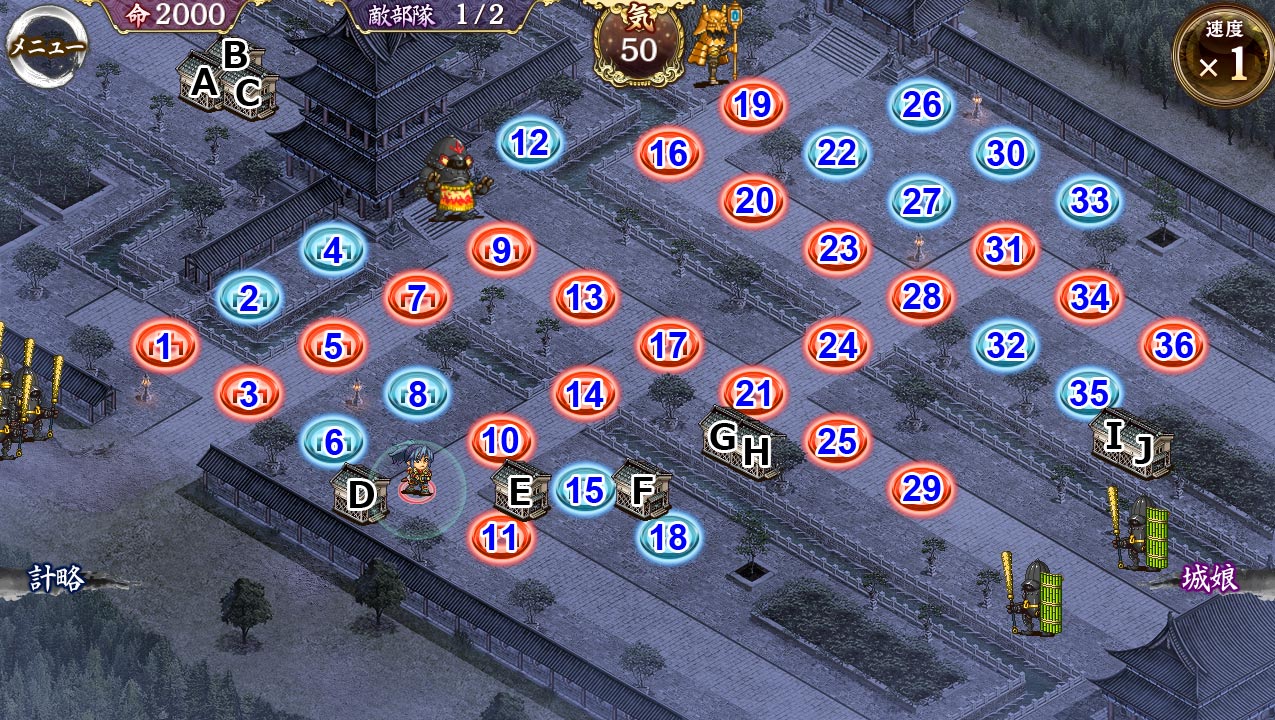1275x720 pixels.
Task: Pick blue placement tile number 35
Action: point(1089,393)
